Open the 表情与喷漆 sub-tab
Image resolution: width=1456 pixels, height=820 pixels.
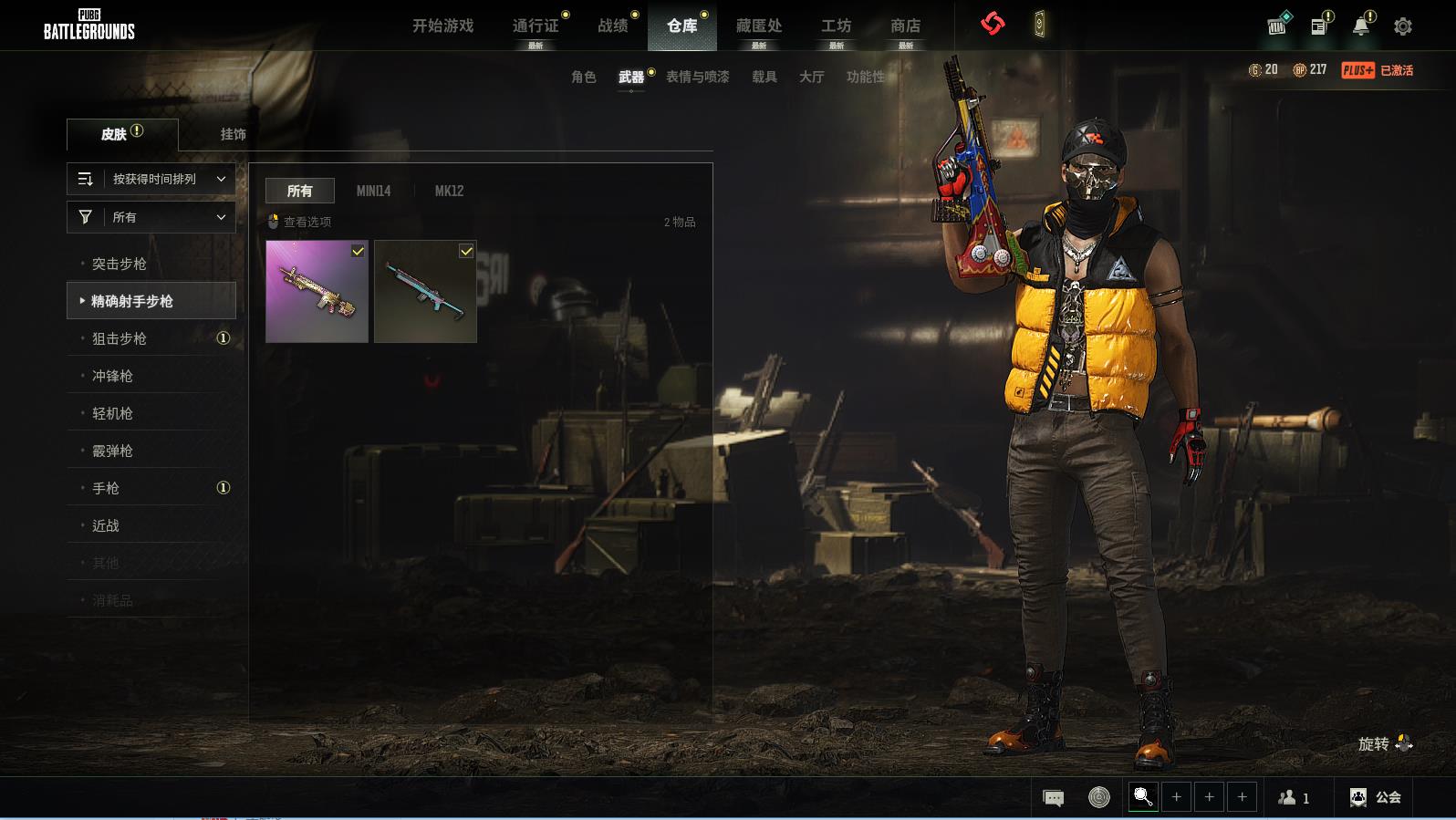click(x=697, y=77)
